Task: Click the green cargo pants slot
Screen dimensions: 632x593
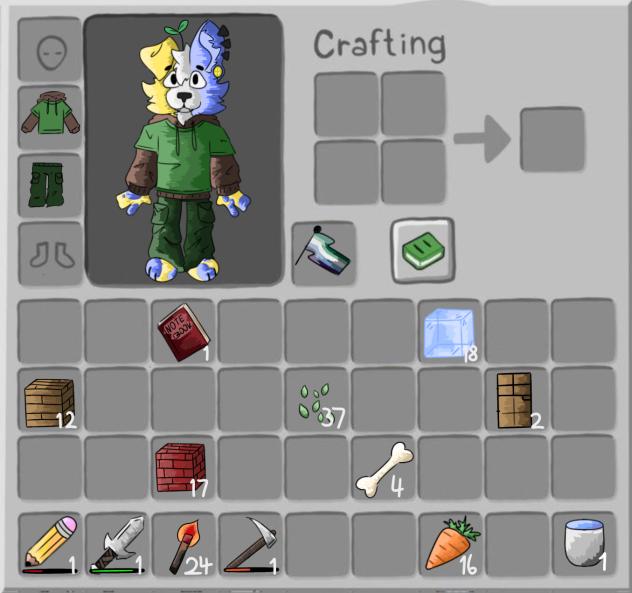Action: coord(50,185)
